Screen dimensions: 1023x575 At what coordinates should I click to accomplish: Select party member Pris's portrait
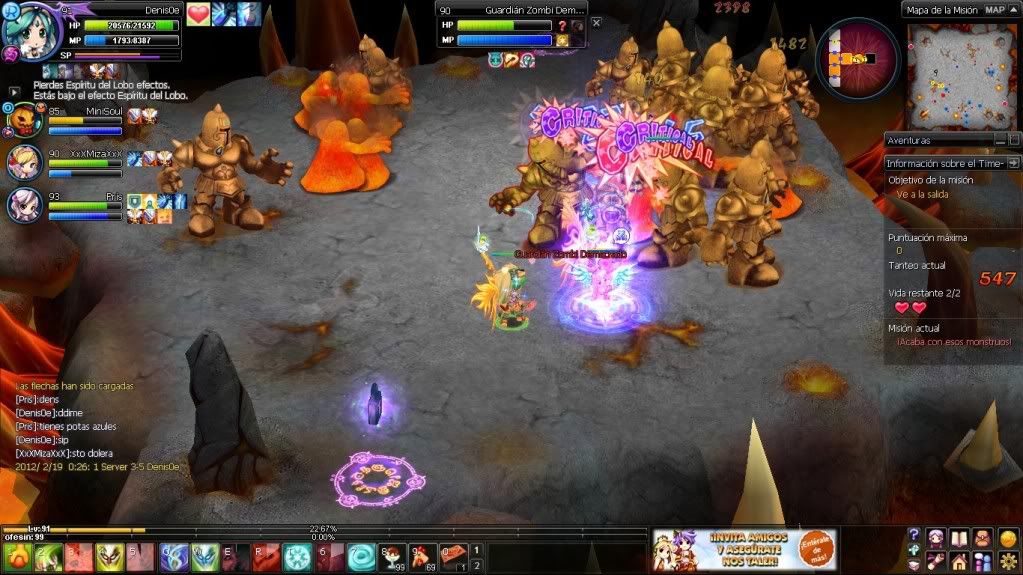24,204
